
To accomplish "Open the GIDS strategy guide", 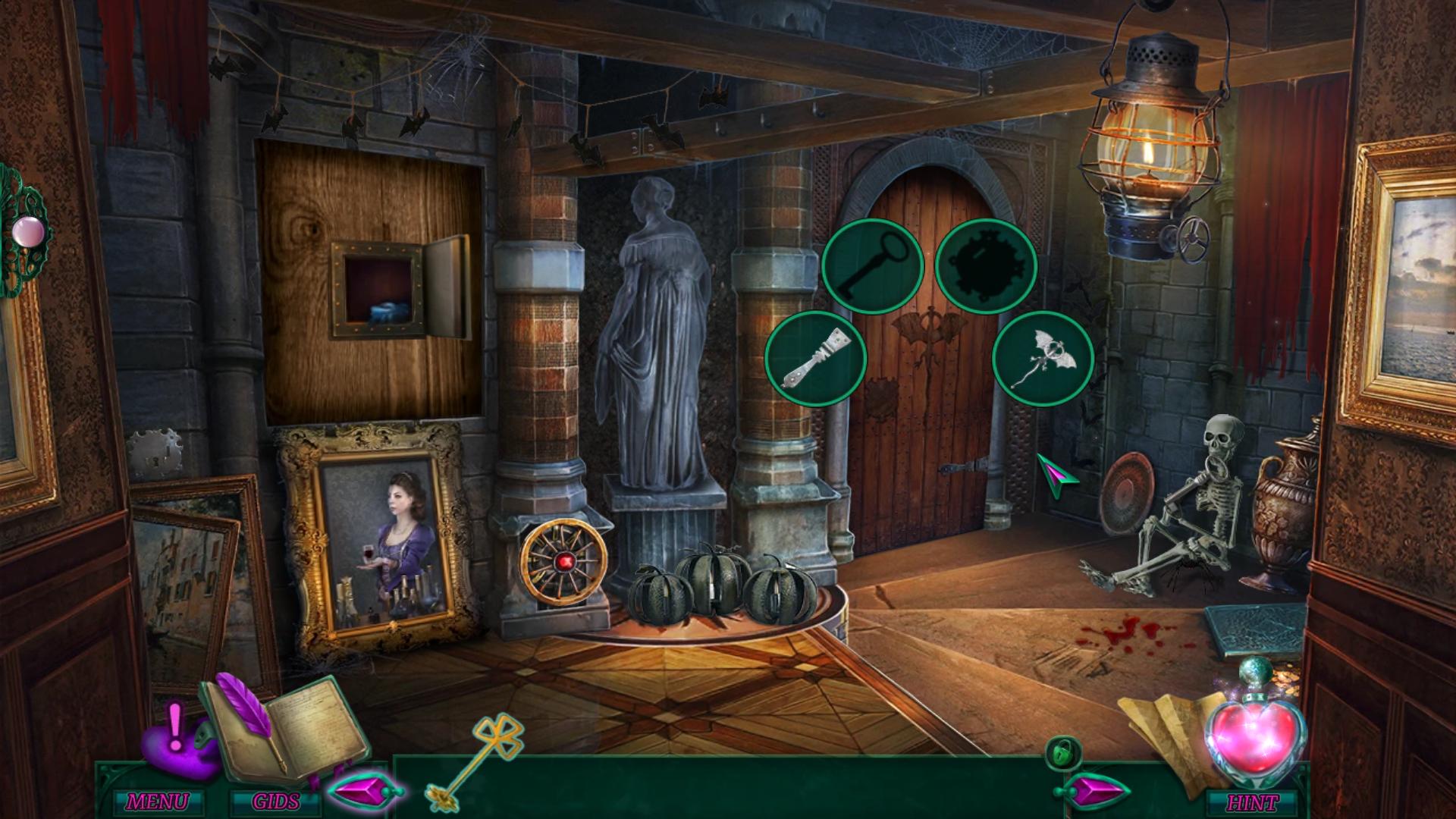I will pyautogui.click(x=275, y=802).
